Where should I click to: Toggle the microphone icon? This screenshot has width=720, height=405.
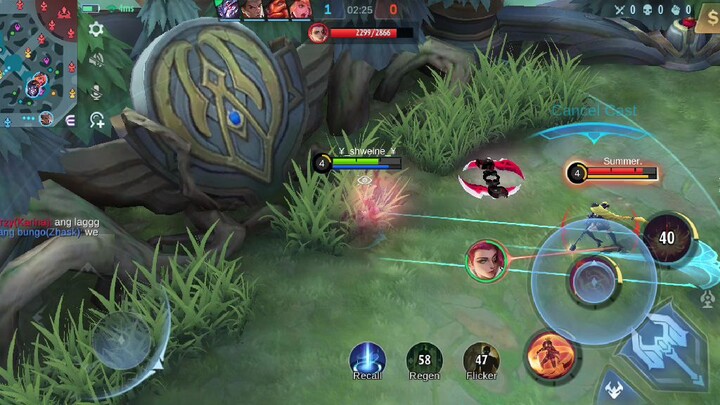pyautogui.click(x=96, y=91)
